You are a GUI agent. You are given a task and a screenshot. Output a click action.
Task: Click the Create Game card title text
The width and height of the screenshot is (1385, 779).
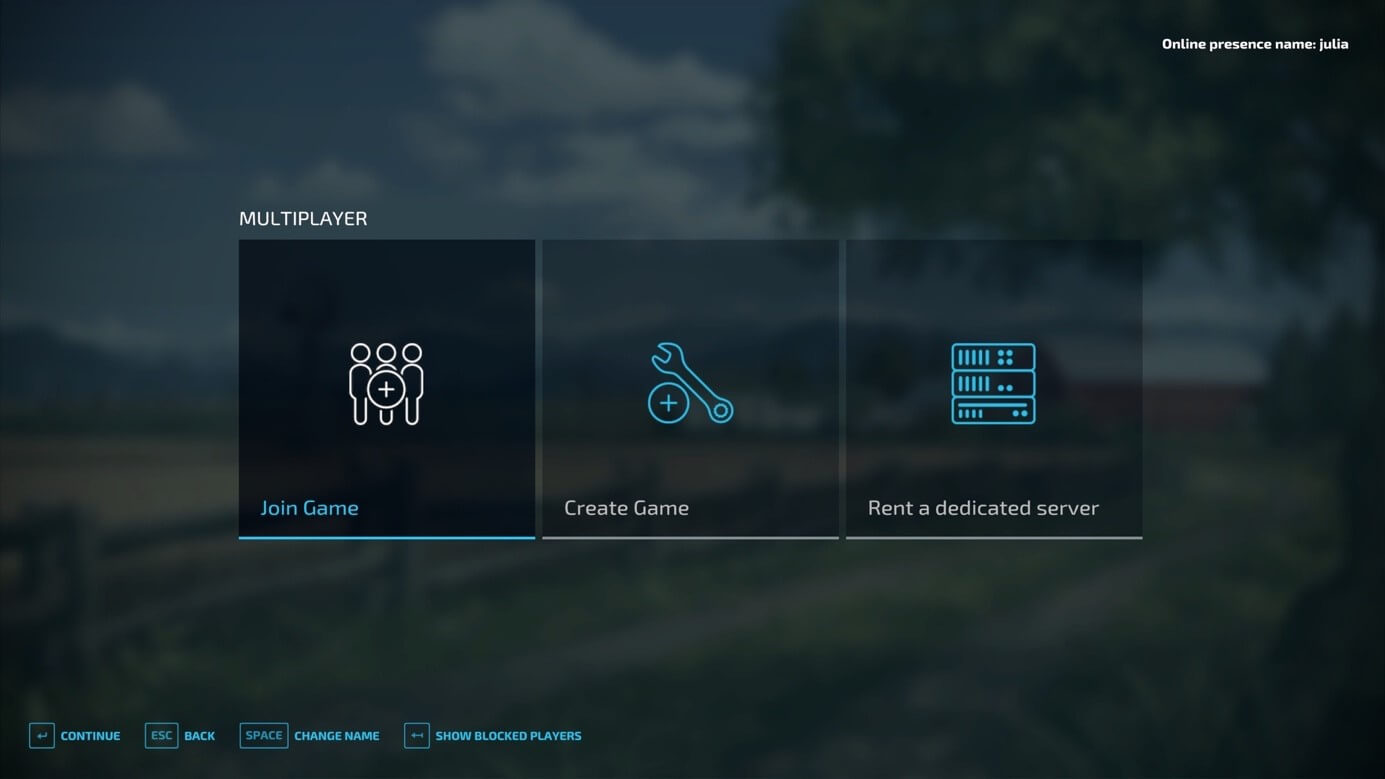[x=627, y=507]
